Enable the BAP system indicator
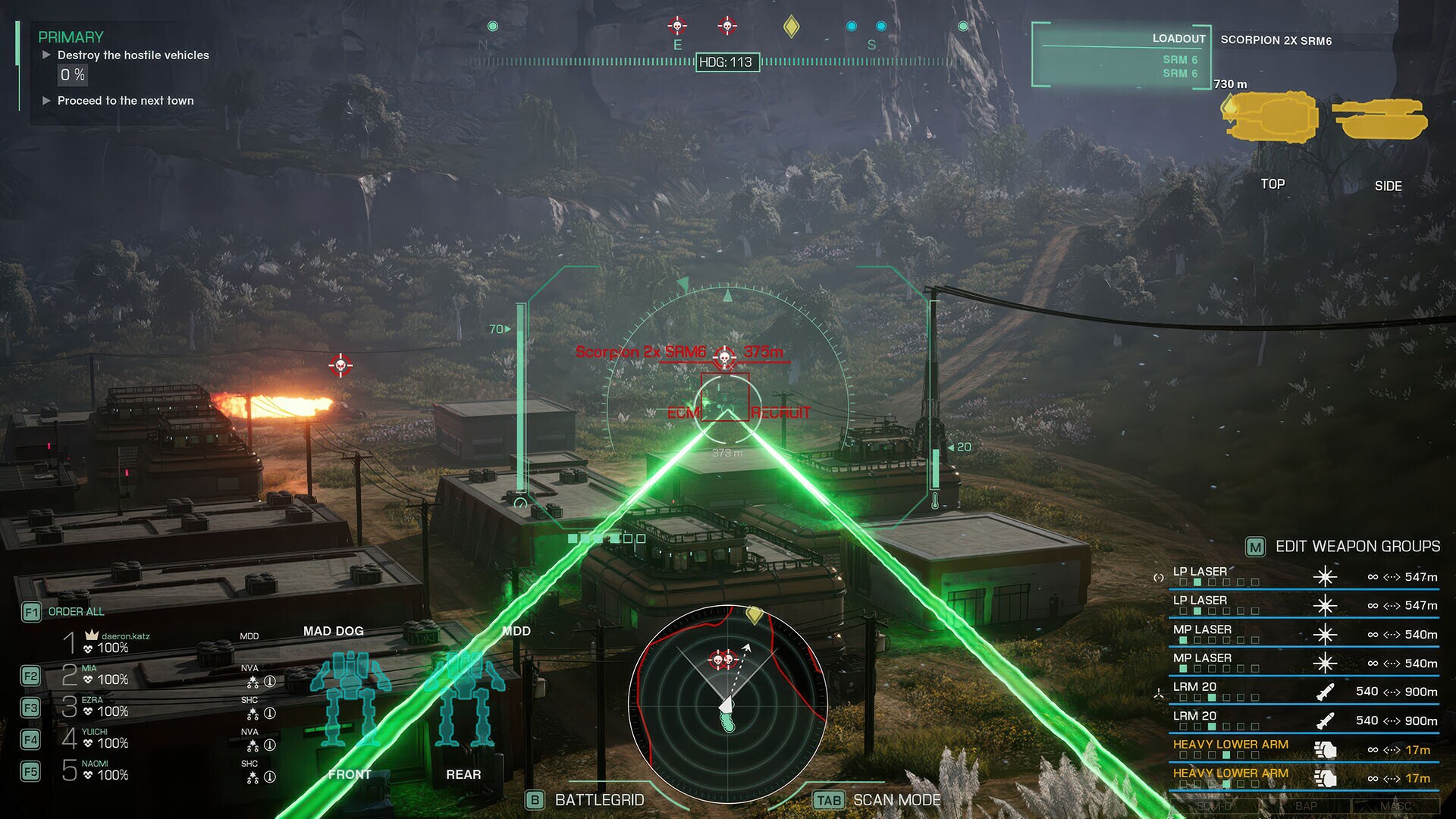 pyautogui.click(x=1305, y=805)
